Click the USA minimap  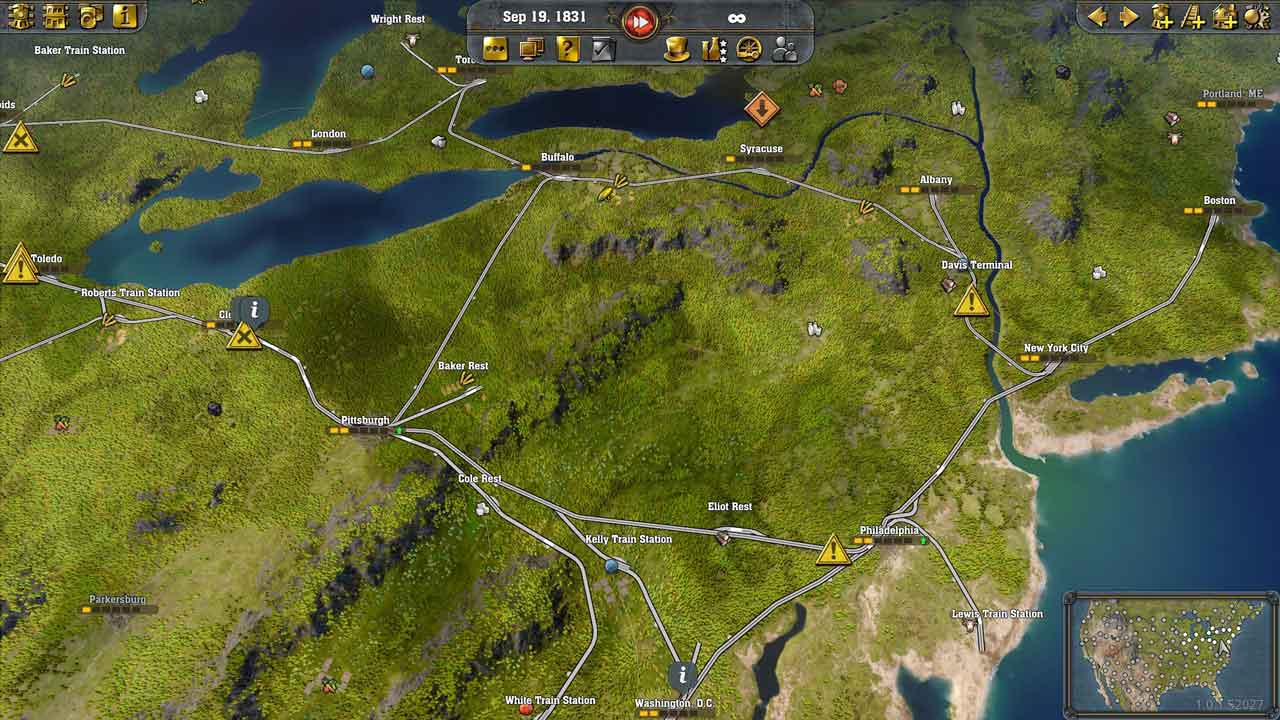click(1171, 651)
